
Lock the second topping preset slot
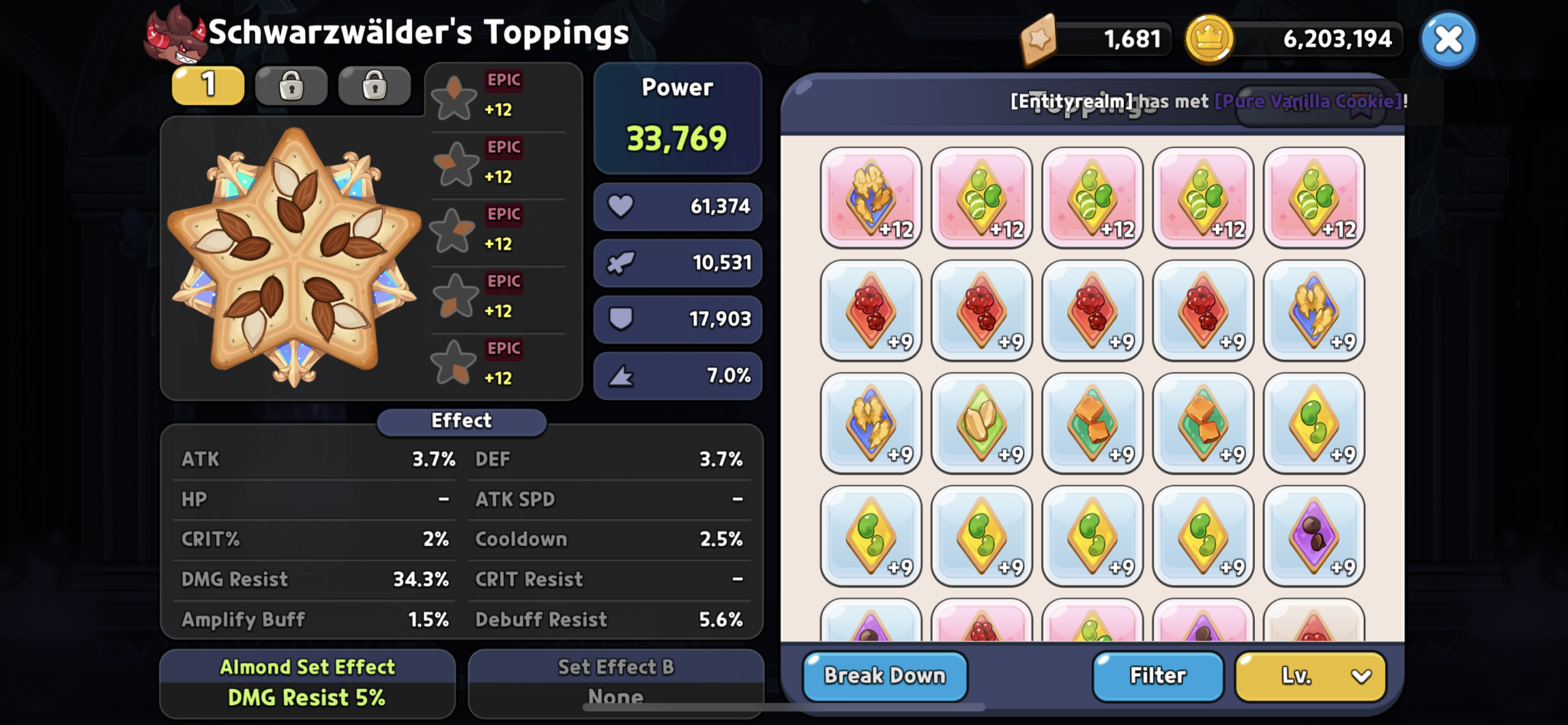[x=291, y=85]
